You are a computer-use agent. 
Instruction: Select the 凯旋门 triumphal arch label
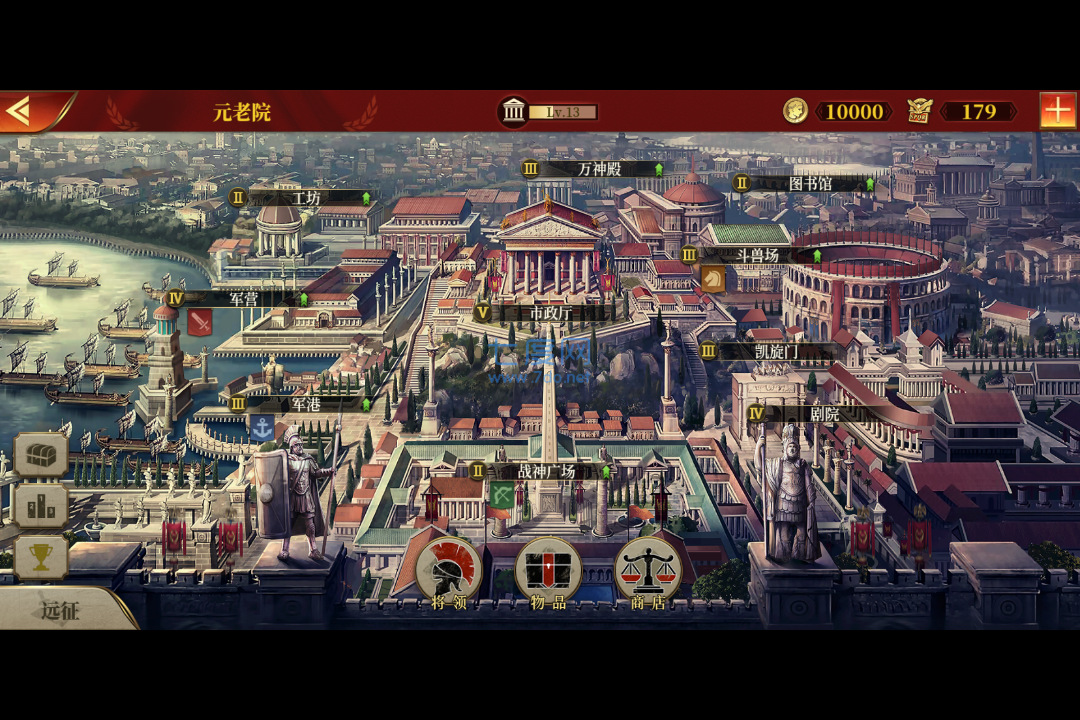coord(776,352)
